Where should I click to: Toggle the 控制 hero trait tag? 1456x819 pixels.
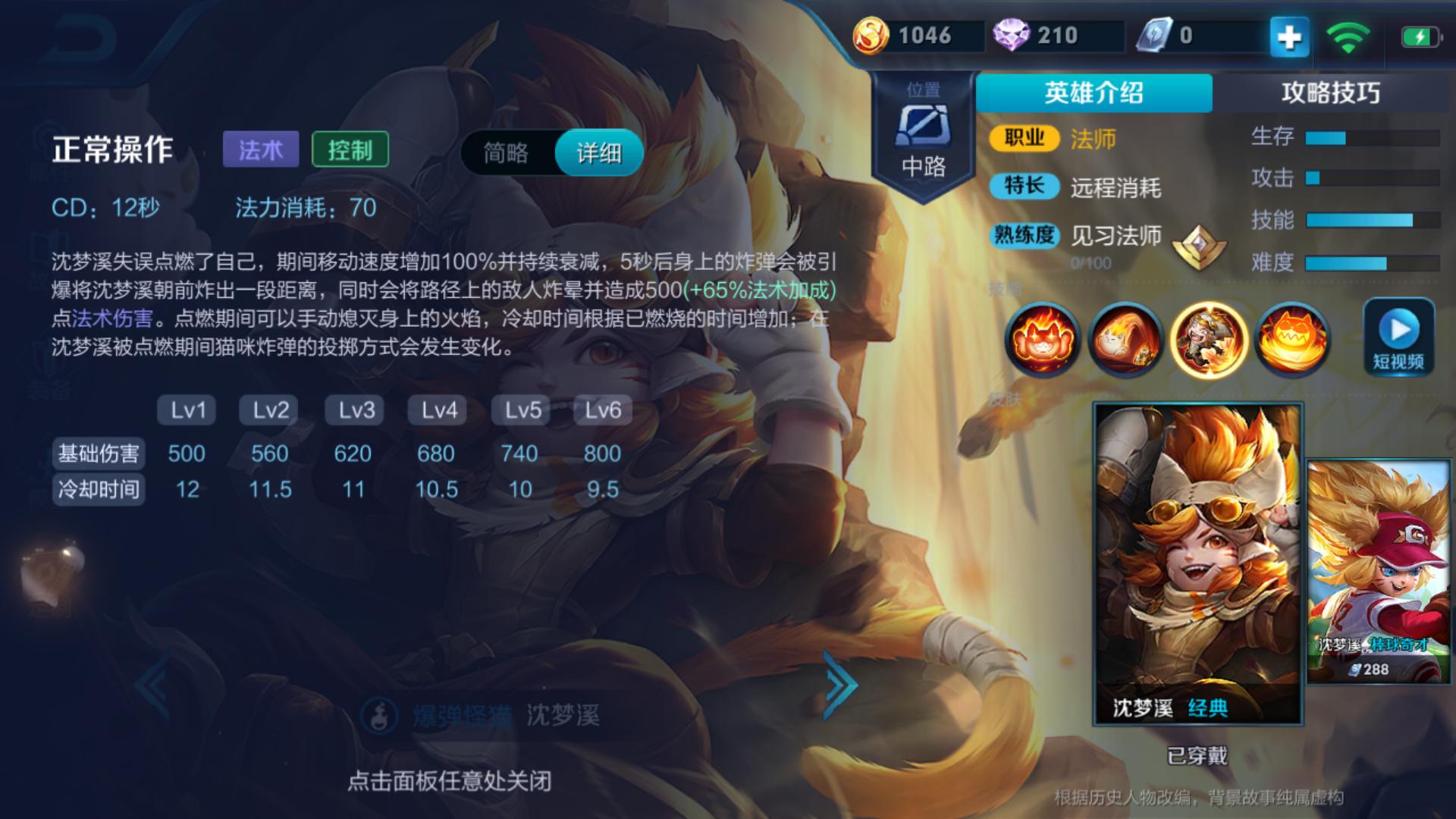350,149
